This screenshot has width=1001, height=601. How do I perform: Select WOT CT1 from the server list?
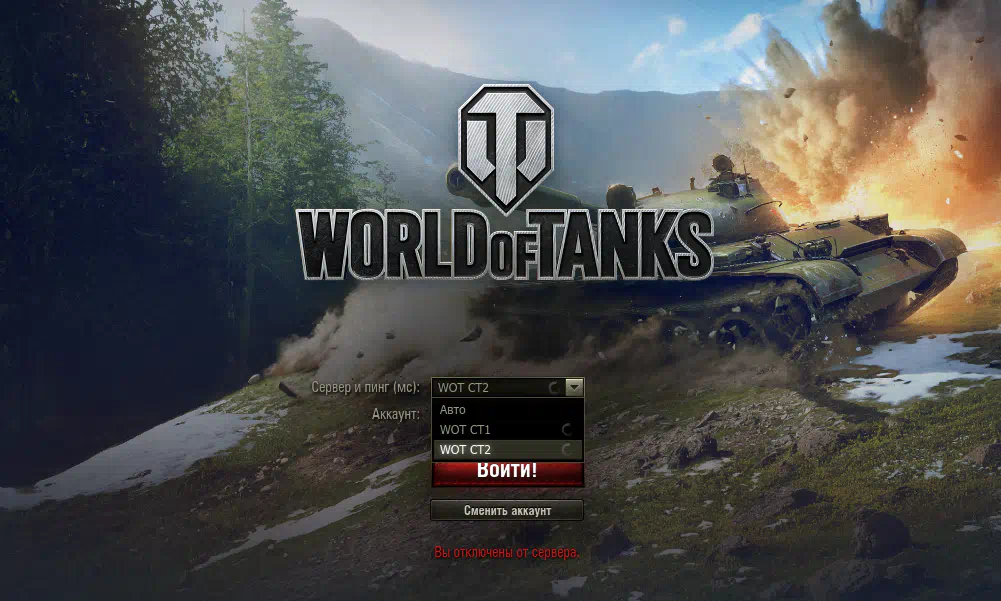(500, 429)
